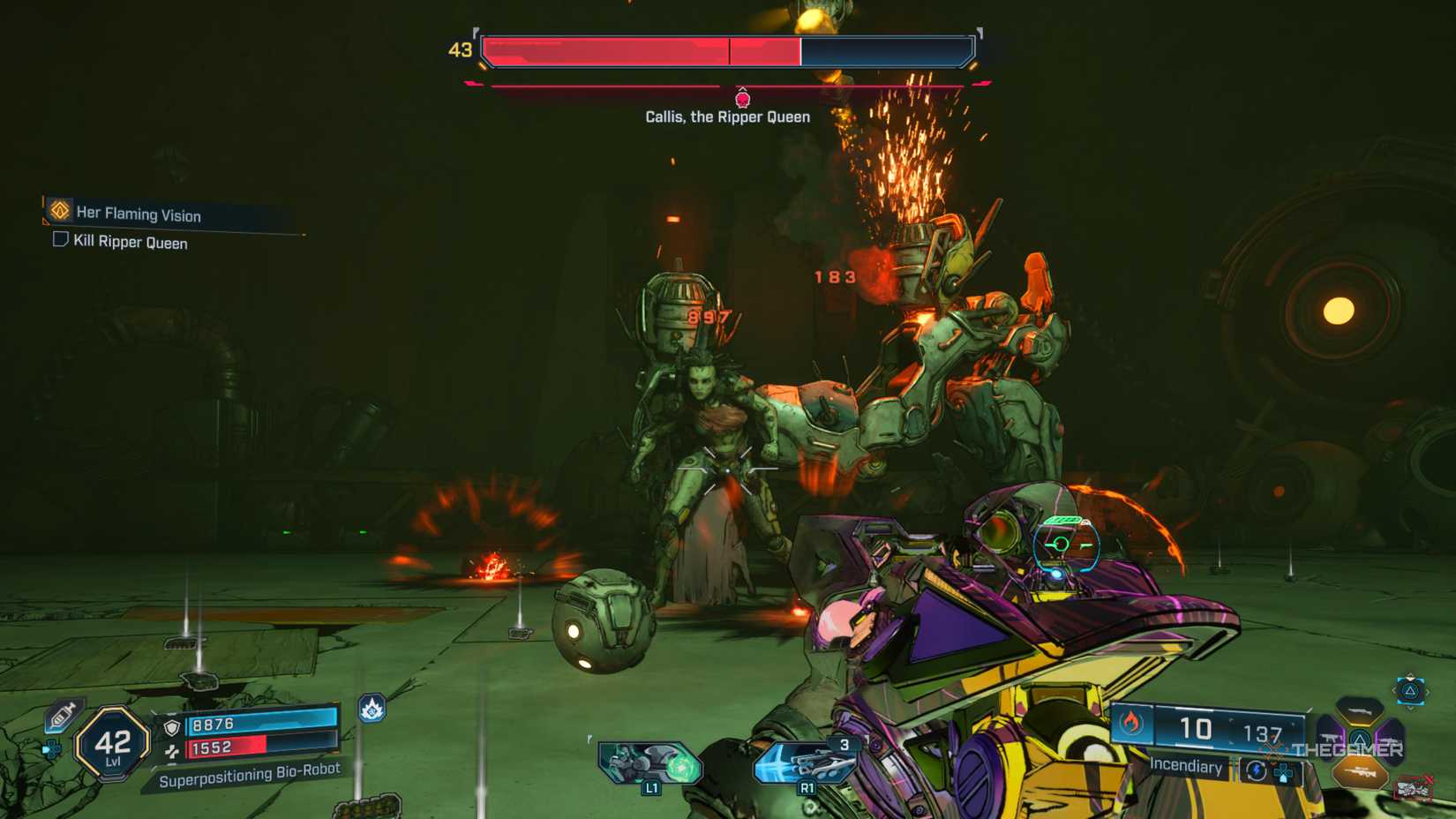Select the Her Flaming Vision quest tracker
This screenshot has width=1456, height=819.
[x=139, y=214]
